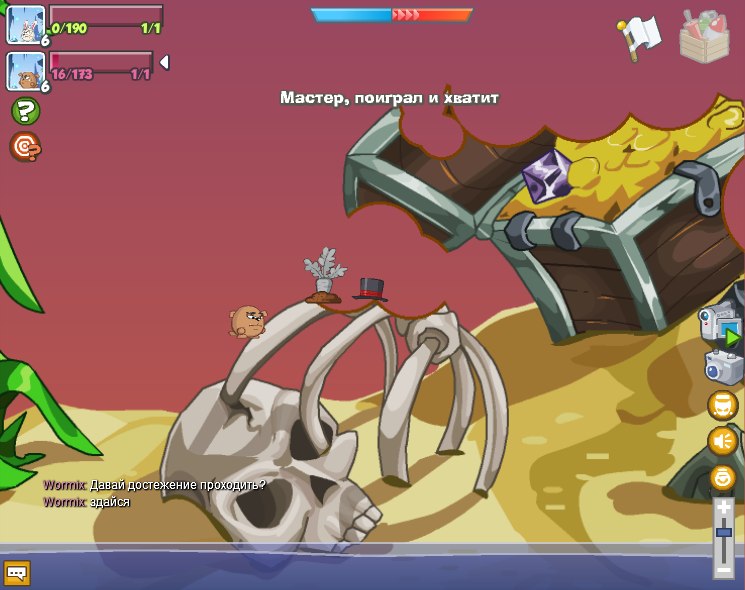Click the round orange hat-face button

pos(722,405)
